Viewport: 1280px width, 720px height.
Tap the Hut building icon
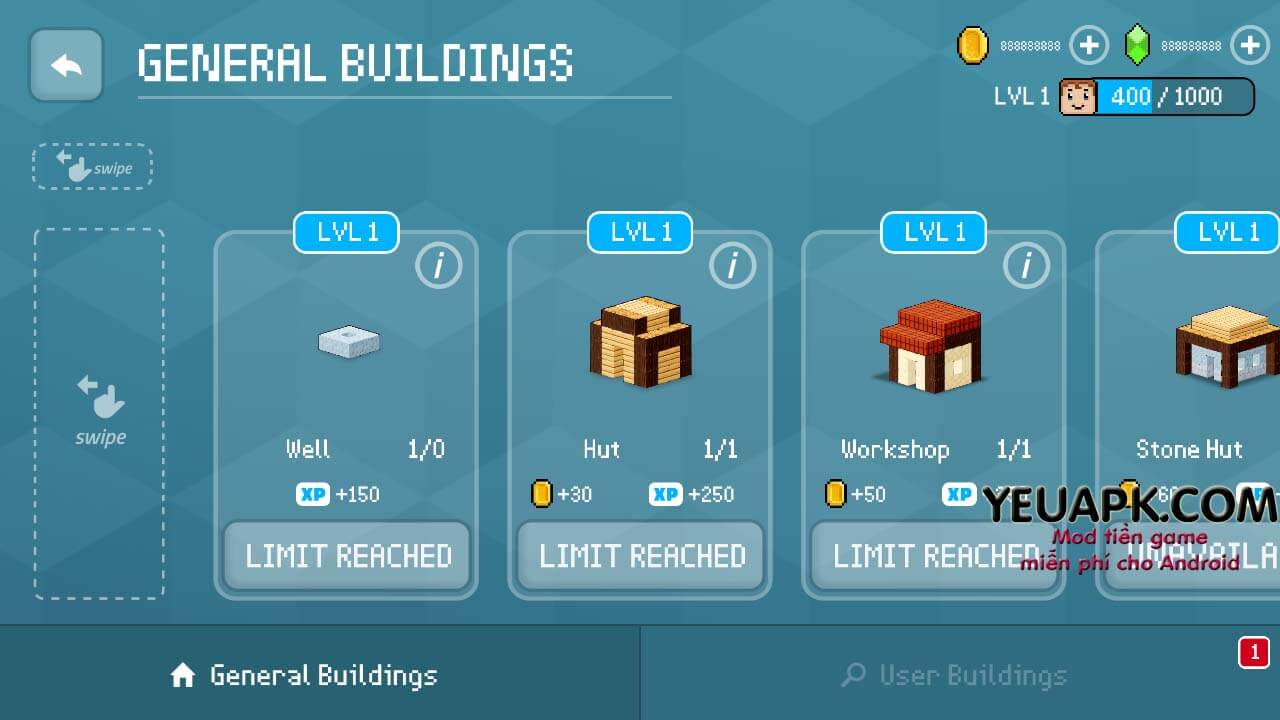640,342
